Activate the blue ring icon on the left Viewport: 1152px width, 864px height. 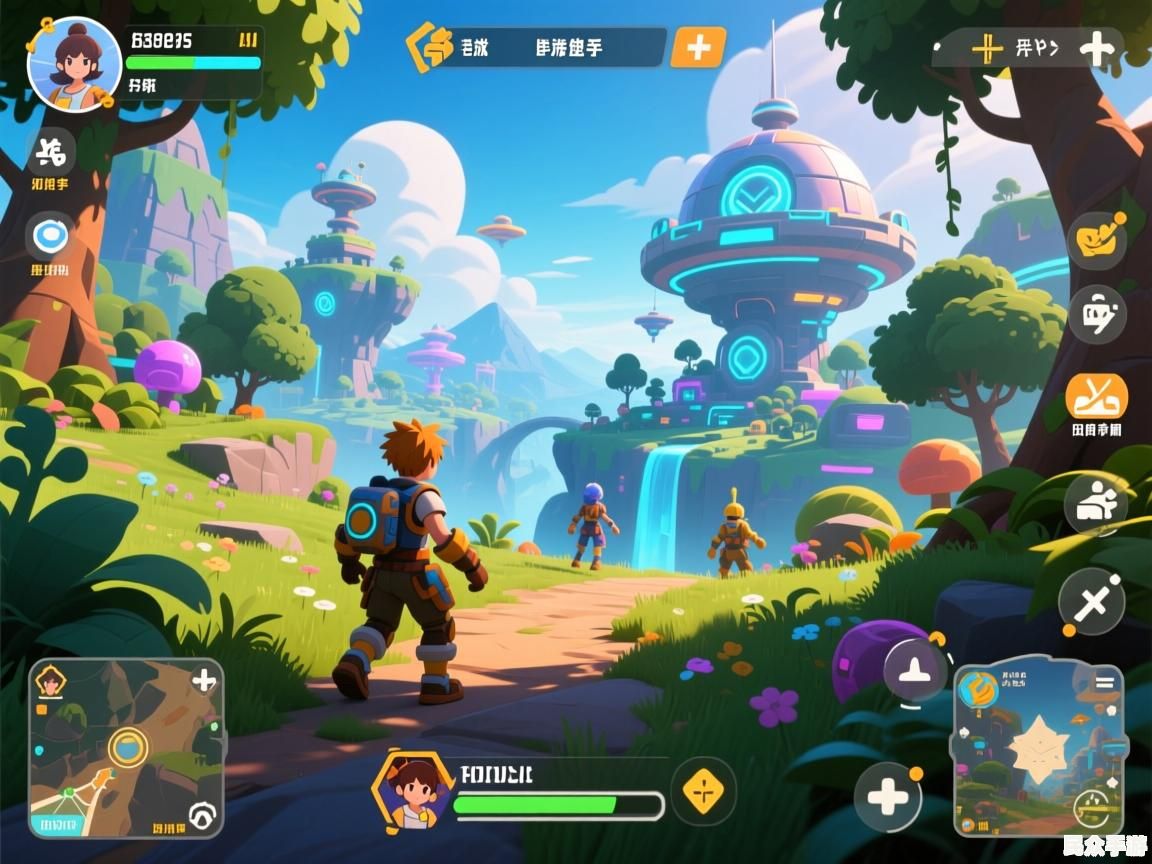click(x=49, y=236)
